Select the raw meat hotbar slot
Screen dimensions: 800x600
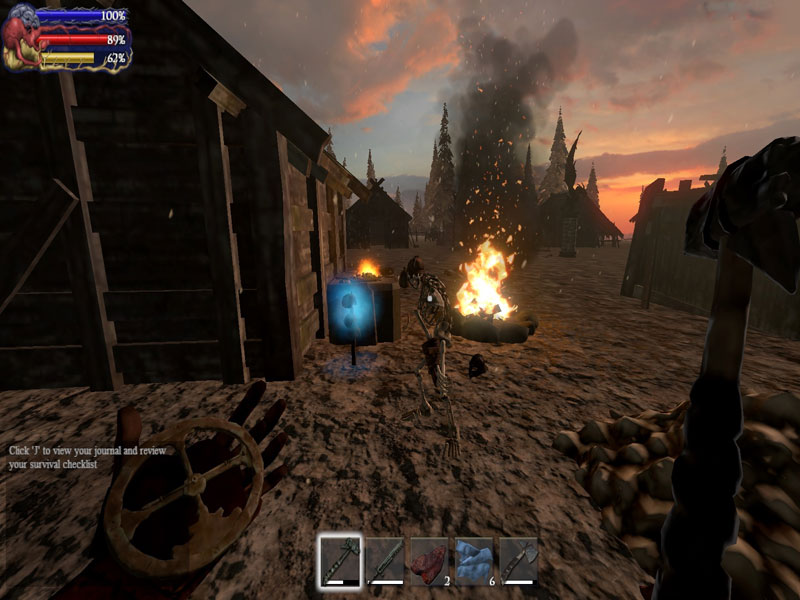(x=430, y=560)
